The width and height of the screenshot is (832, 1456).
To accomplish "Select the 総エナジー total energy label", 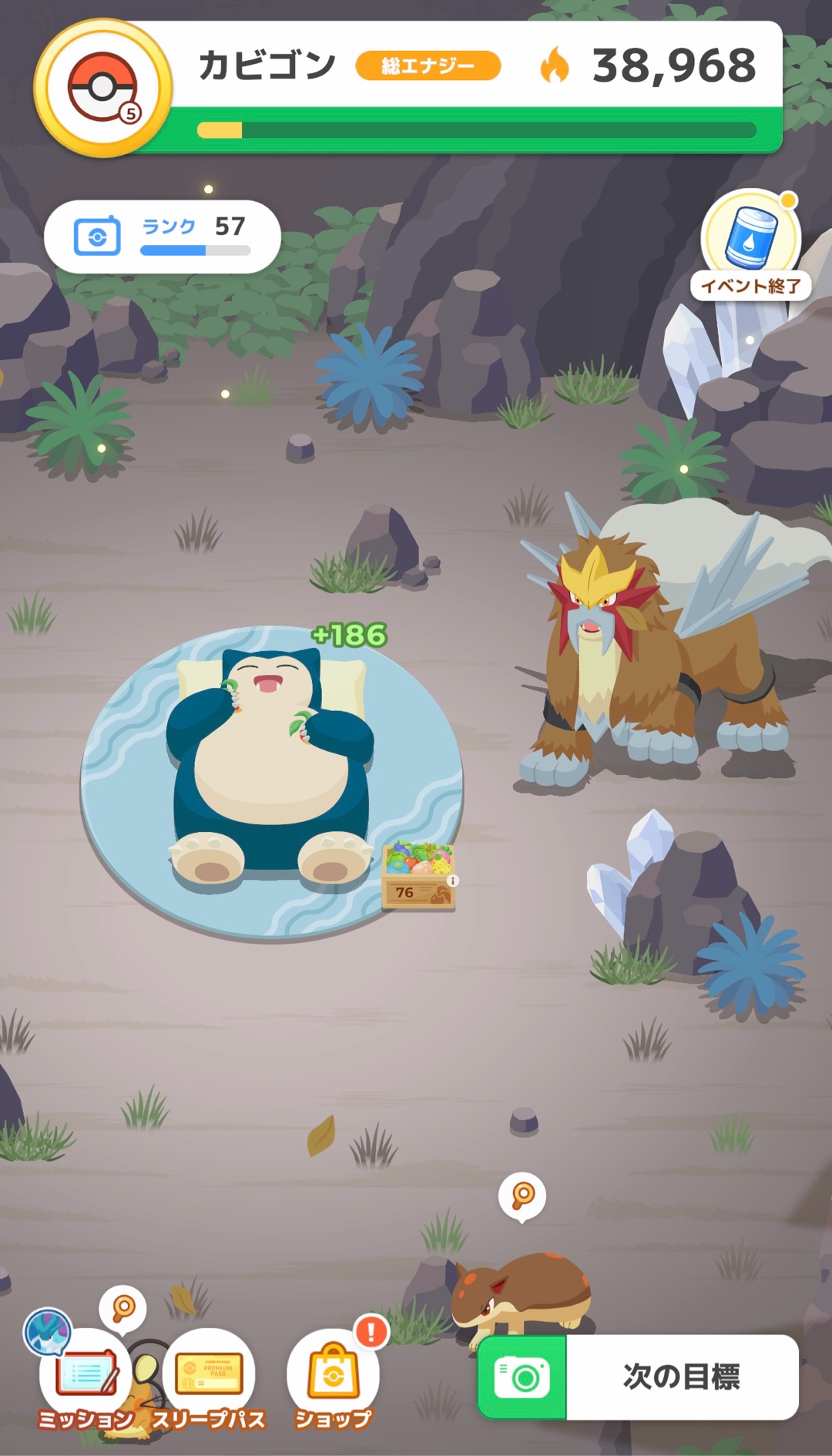I will [428, 66].
